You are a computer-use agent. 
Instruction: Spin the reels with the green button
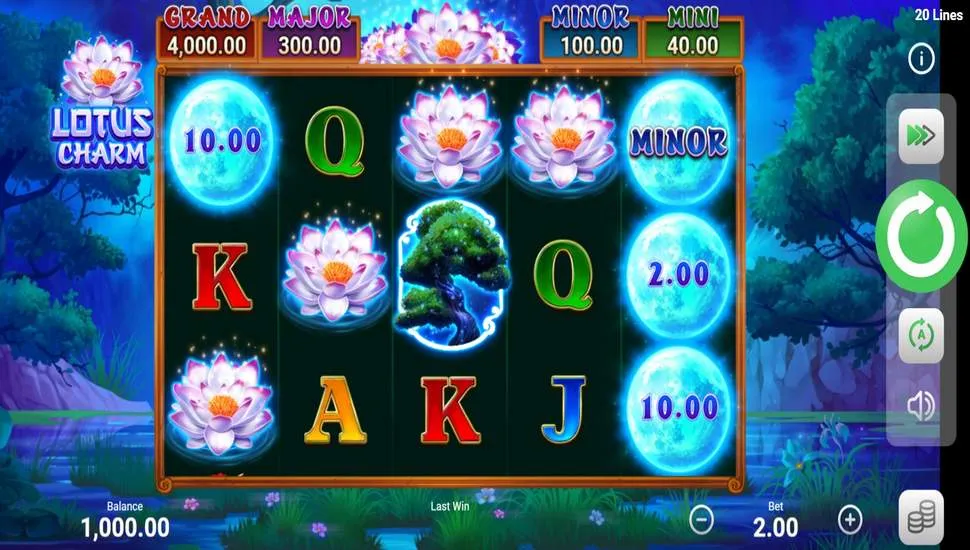(921, 236)
